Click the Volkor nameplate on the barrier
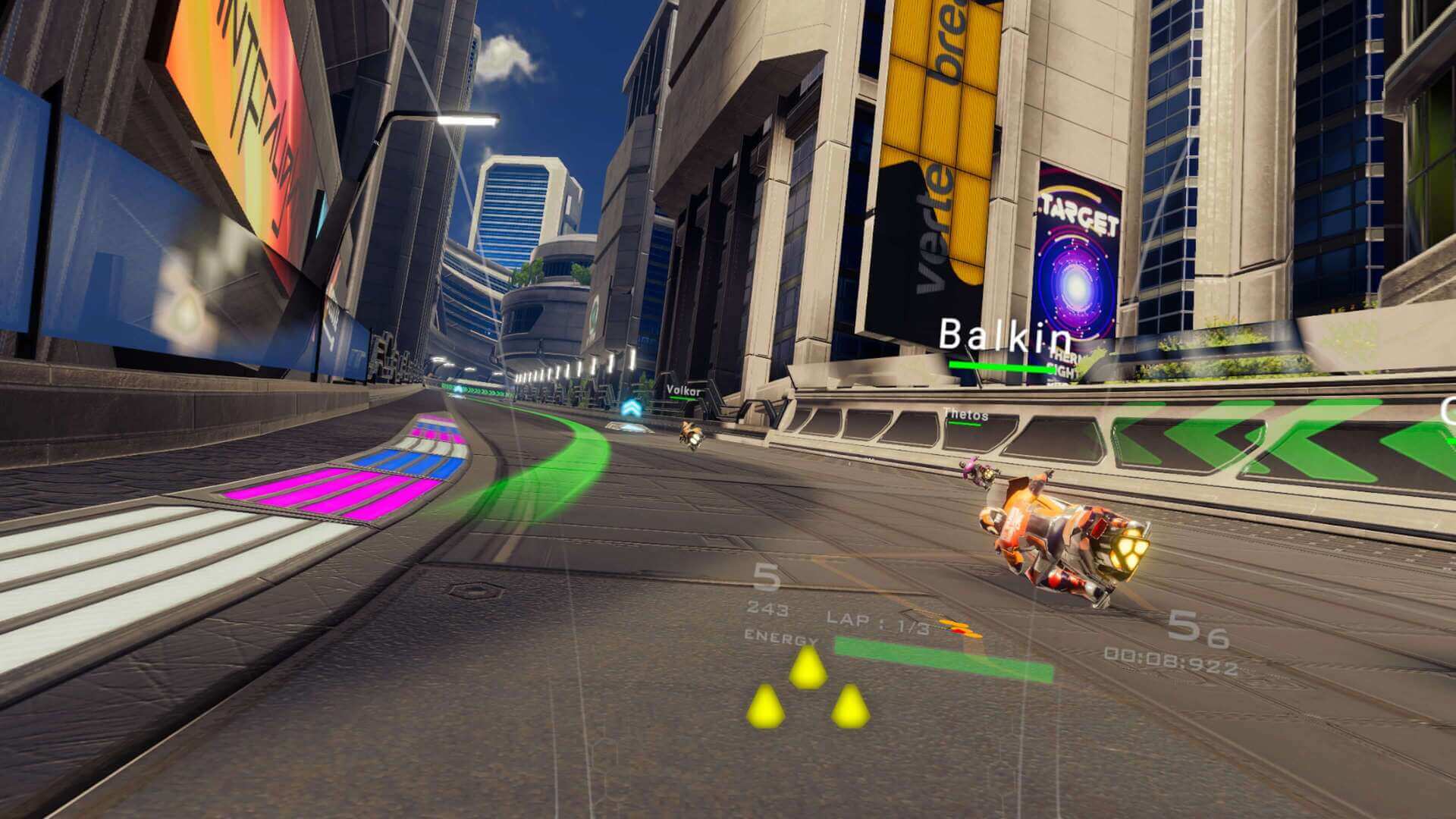The image size is (1456, 819). click(682, 389)
